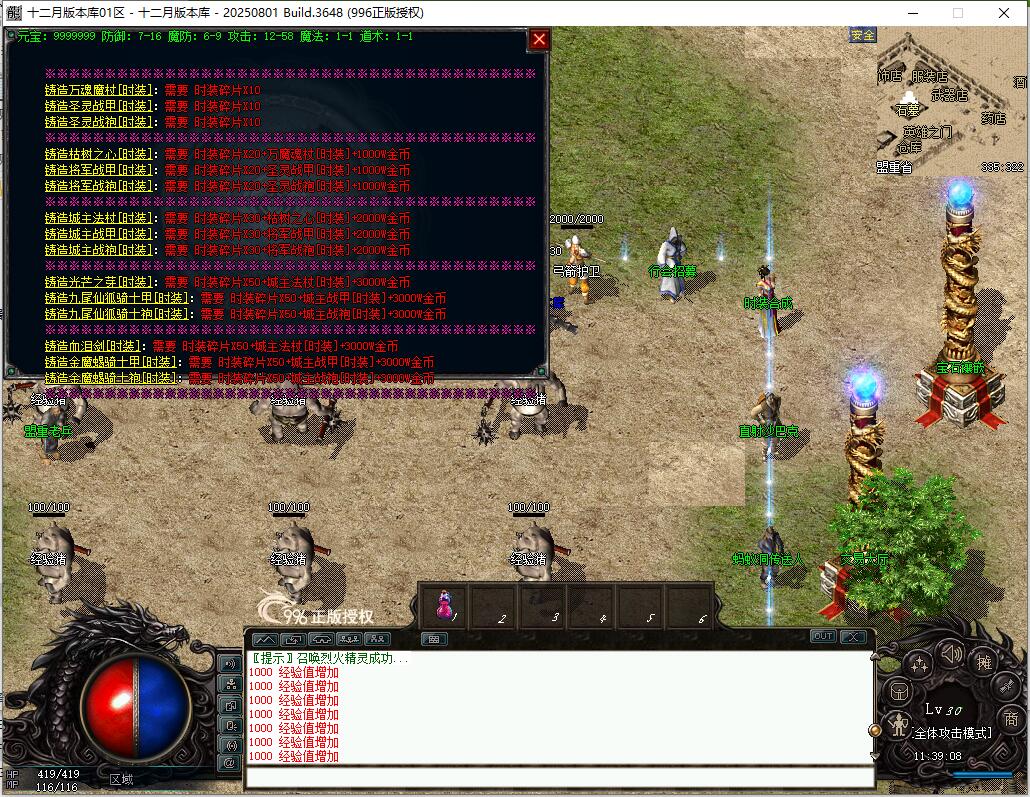Image resolution: width=1030 pixels, height=797 pixels.
Task: Choose 铸造九尾仙狐骑士甲[时装] option
Action: (118, 298)
